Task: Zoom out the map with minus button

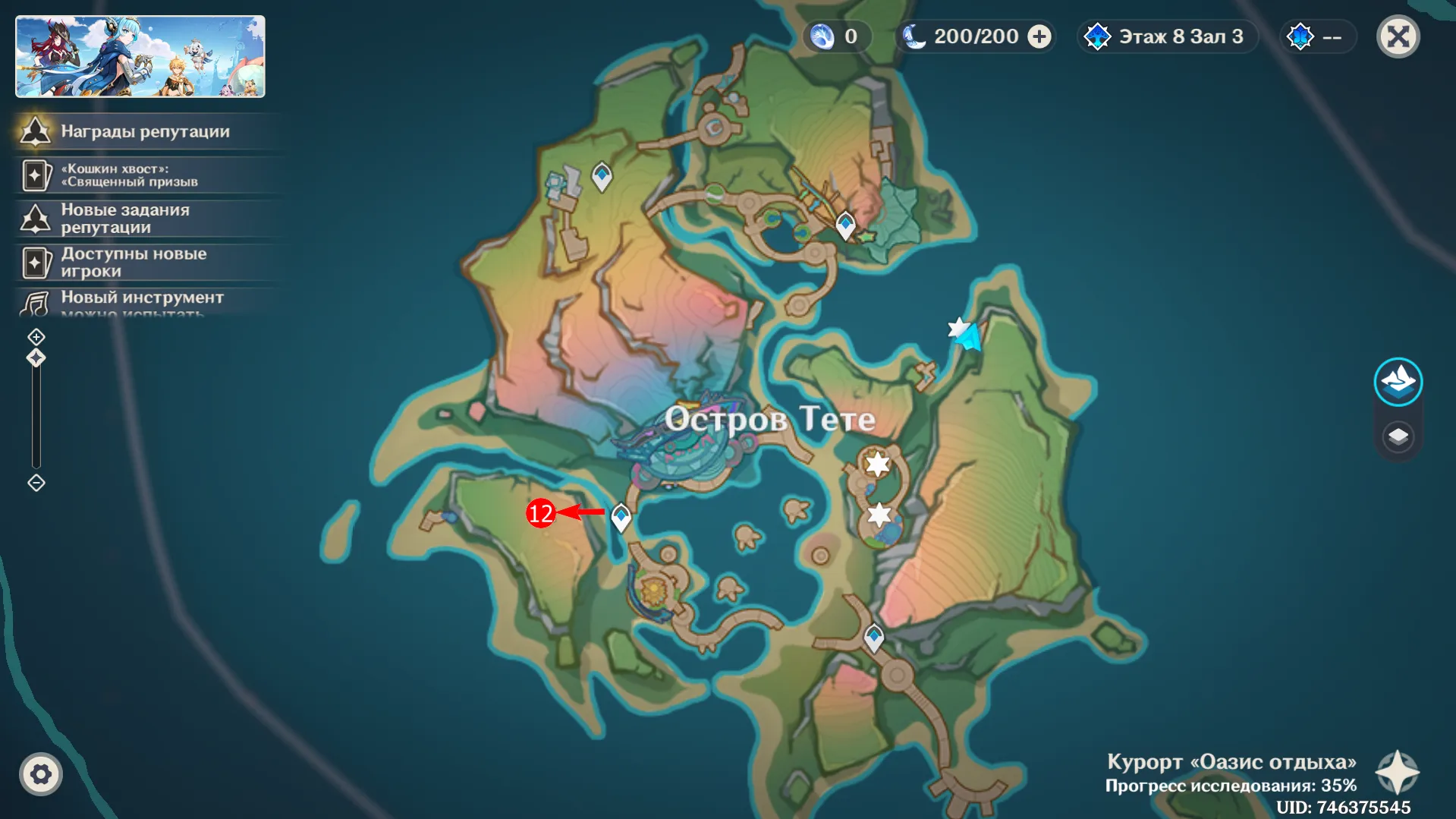Action: click(36, 483)
